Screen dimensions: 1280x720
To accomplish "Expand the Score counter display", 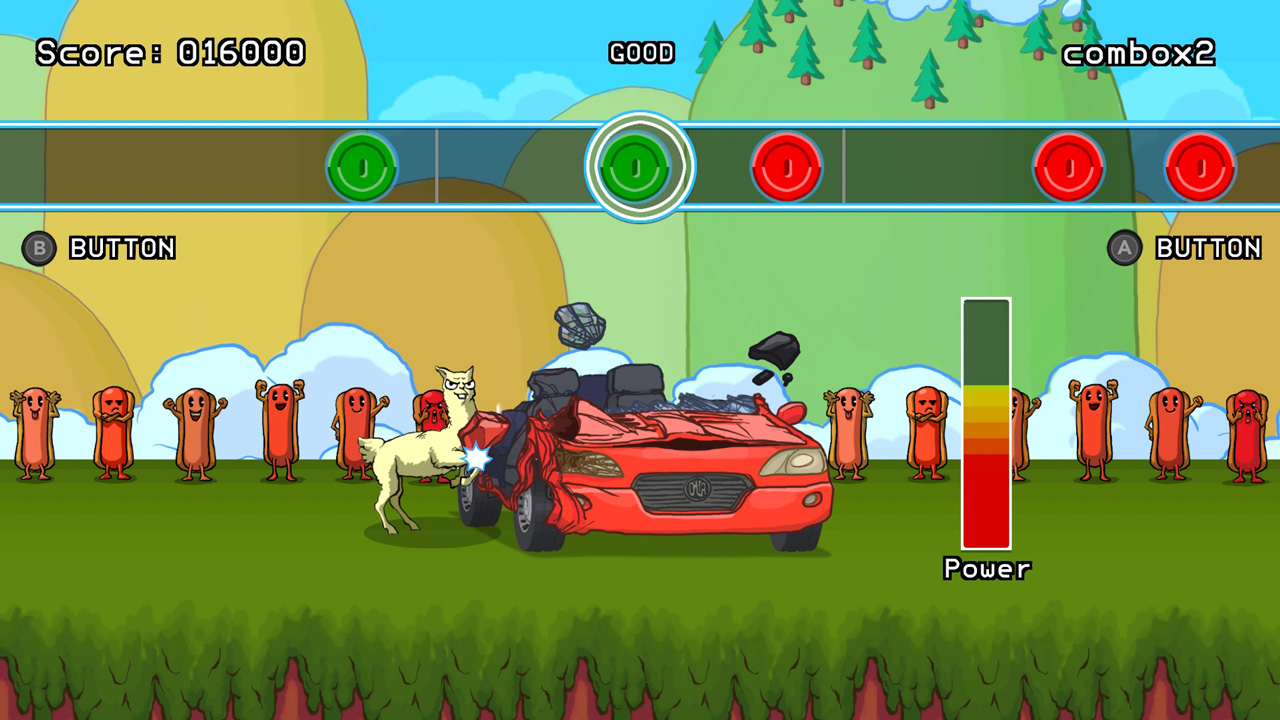I will tap(170, 52).
